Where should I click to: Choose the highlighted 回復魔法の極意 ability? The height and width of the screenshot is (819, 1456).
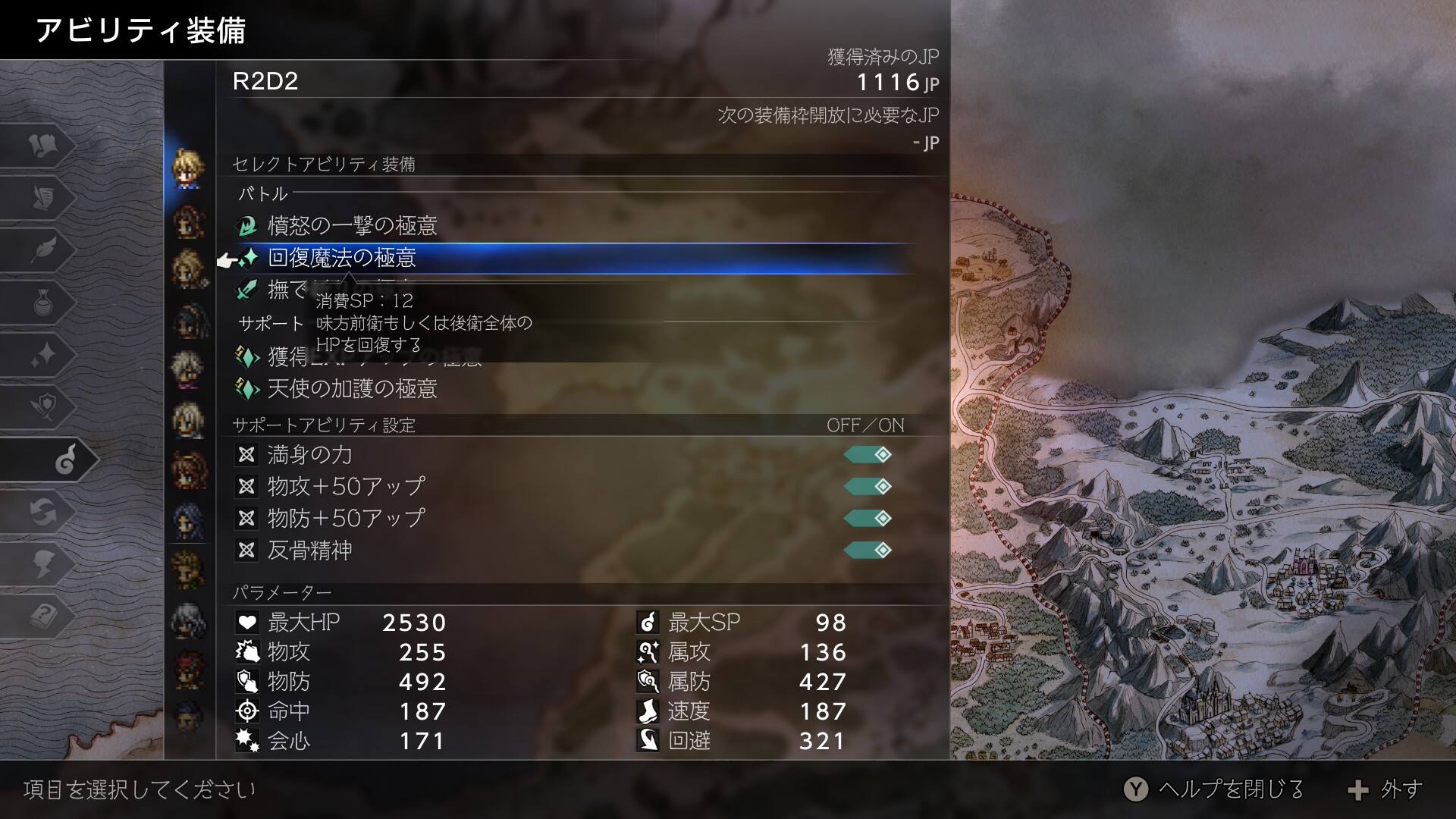[341, 259]
